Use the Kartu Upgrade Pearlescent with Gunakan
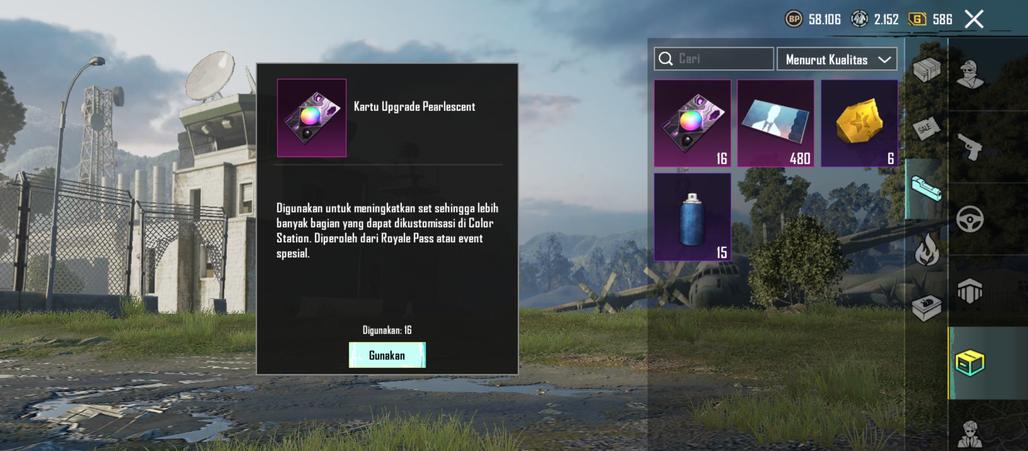1028x451 pixels. click(x=387, y=355)
